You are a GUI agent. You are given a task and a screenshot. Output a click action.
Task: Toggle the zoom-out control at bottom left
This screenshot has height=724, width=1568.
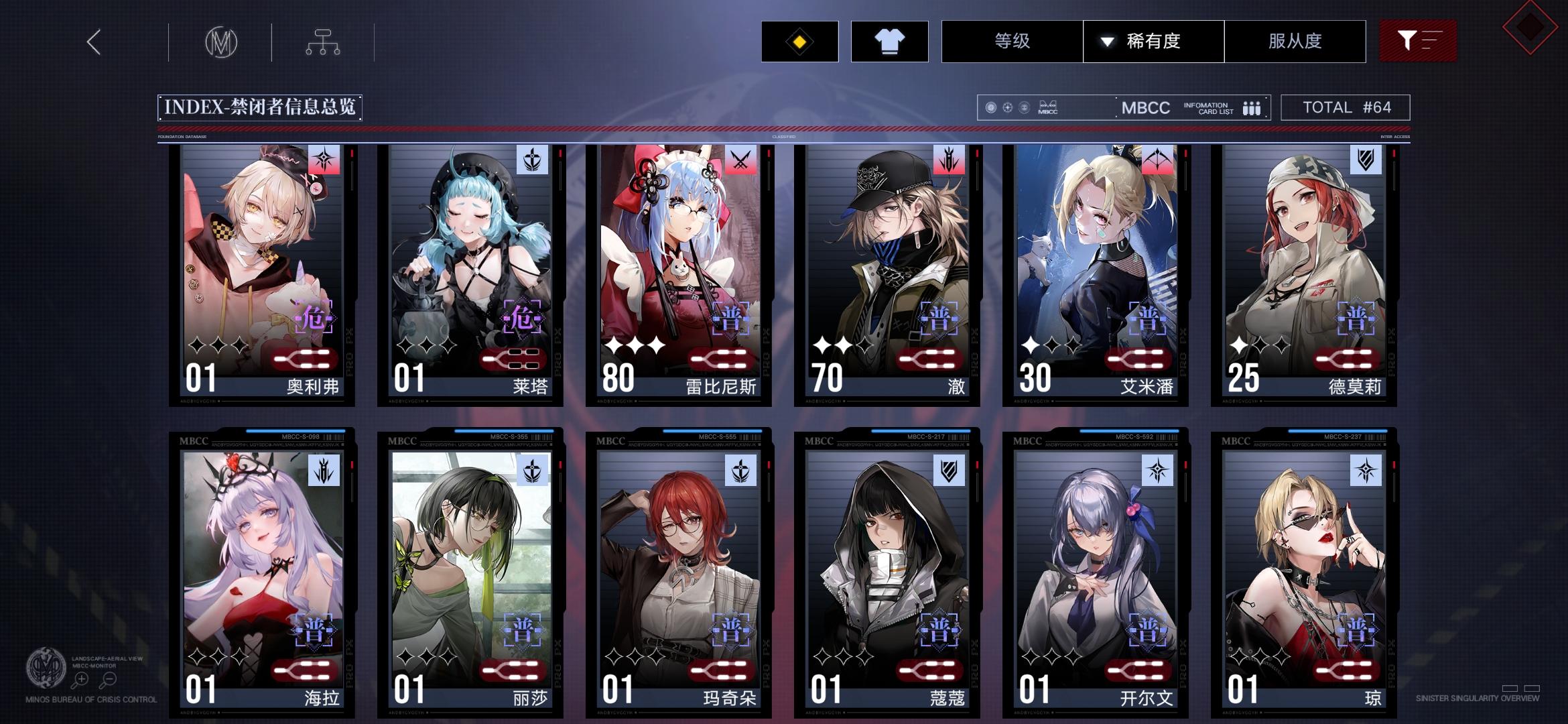[109, 678]
